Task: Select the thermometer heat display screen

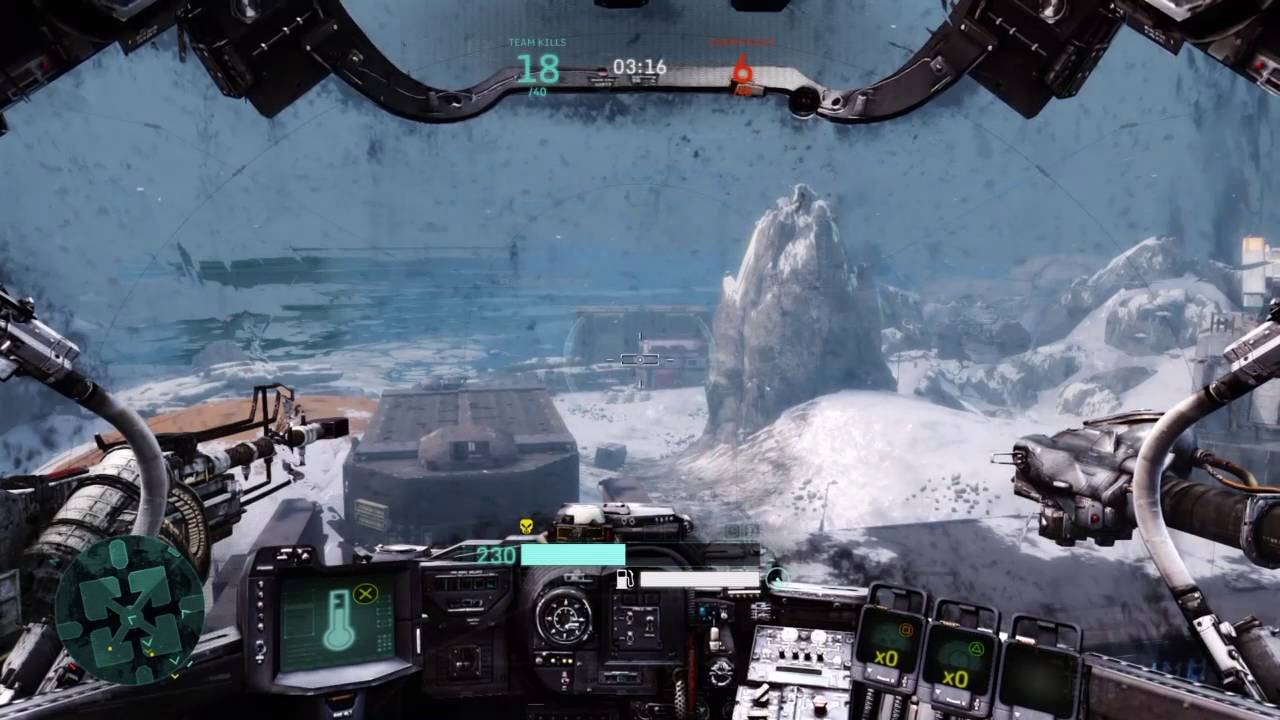Action: (335, 620)
